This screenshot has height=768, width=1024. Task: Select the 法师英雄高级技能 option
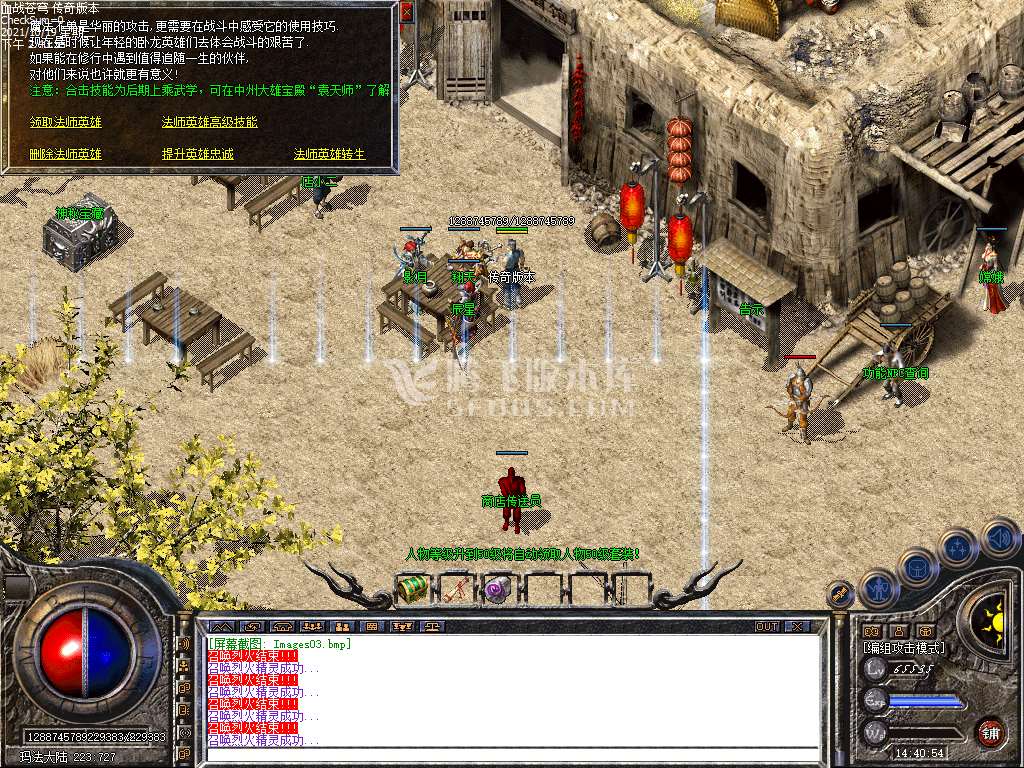[x=209, y=122]
